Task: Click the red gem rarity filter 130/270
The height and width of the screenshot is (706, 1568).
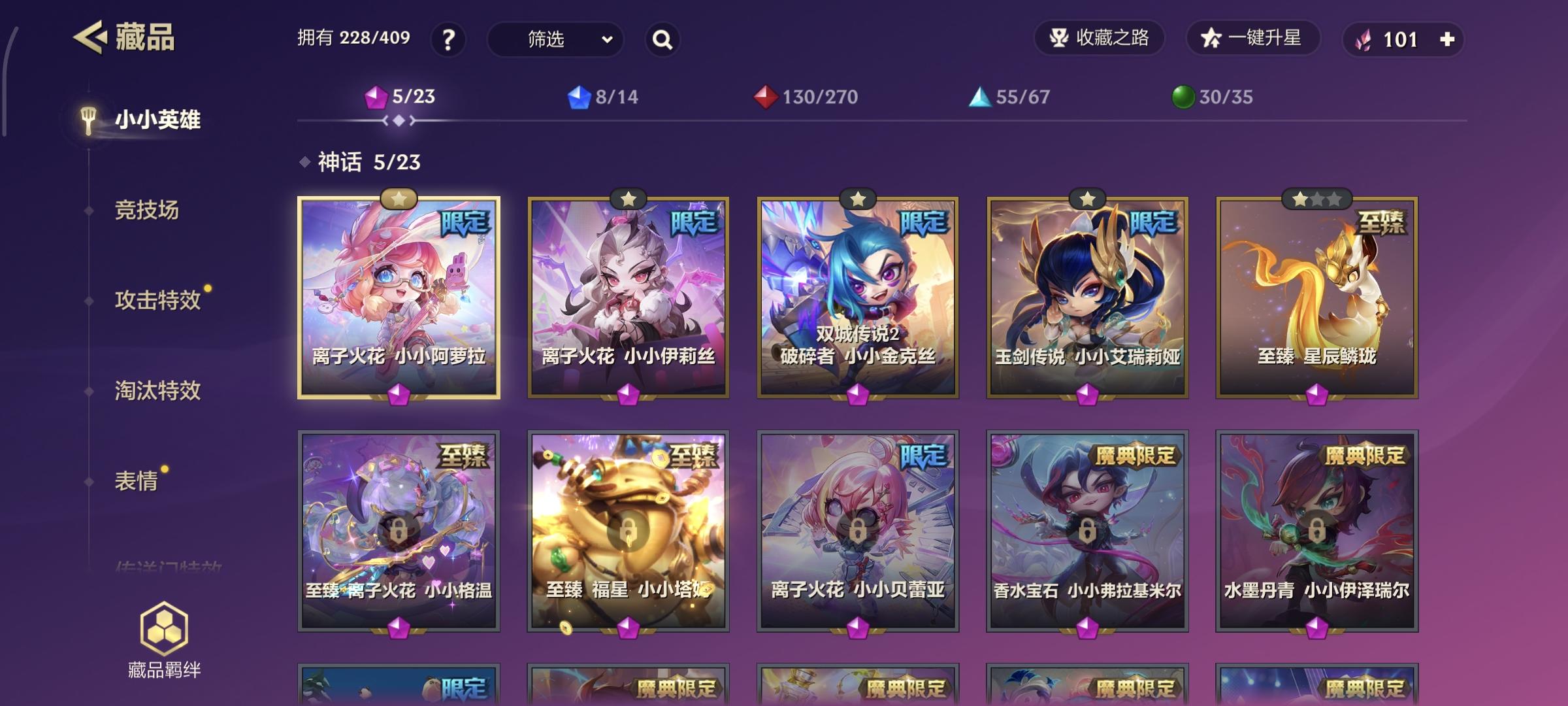Action: click(x=765, y=97)
